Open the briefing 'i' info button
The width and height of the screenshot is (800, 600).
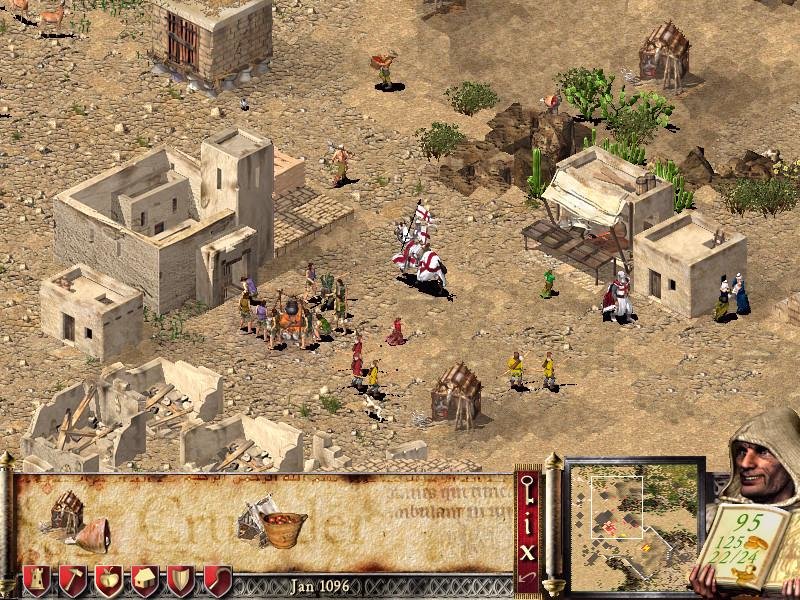[x=528, y=521]
